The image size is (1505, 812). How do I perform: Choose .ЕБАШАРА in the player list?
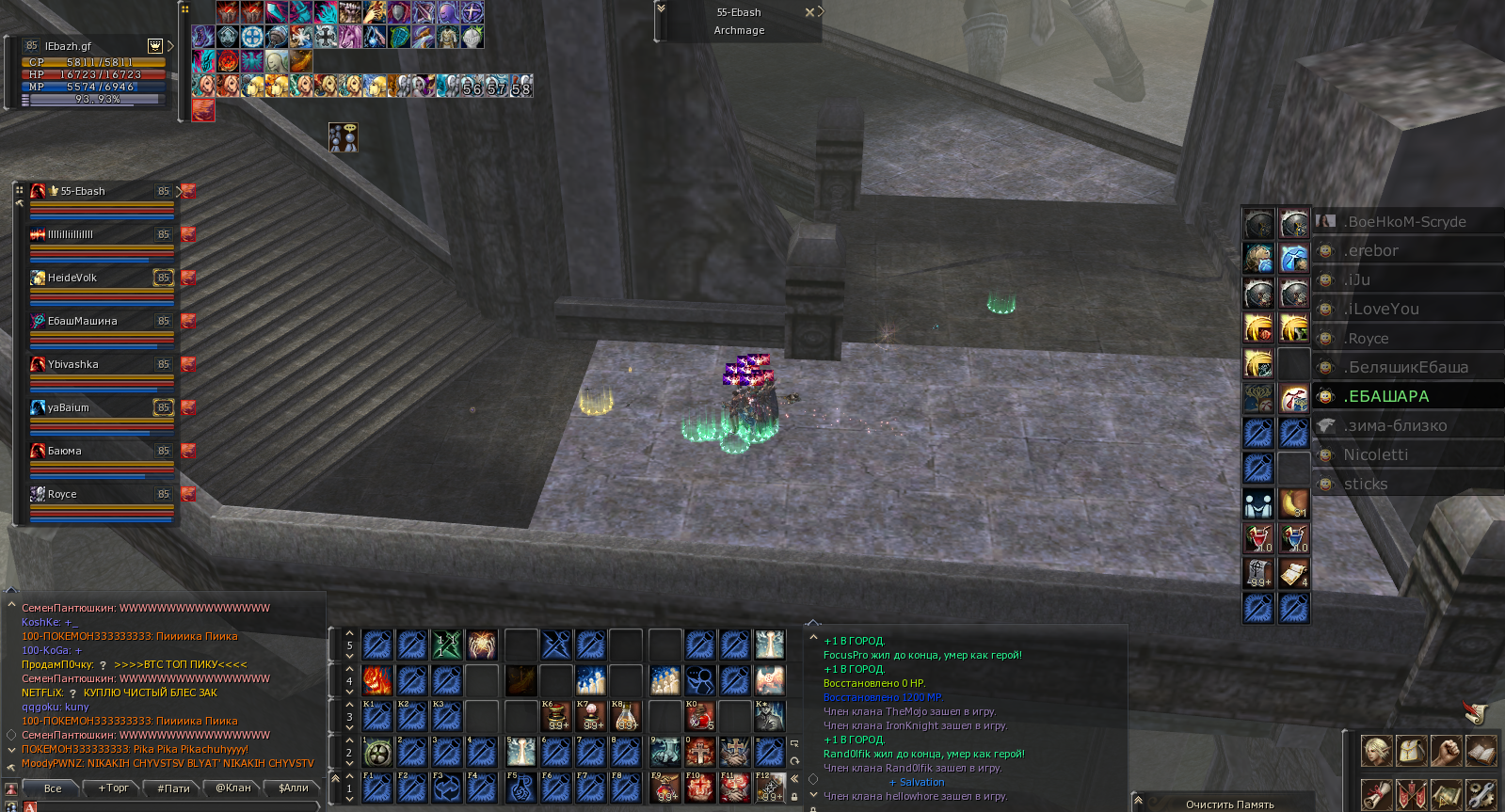1386,397
